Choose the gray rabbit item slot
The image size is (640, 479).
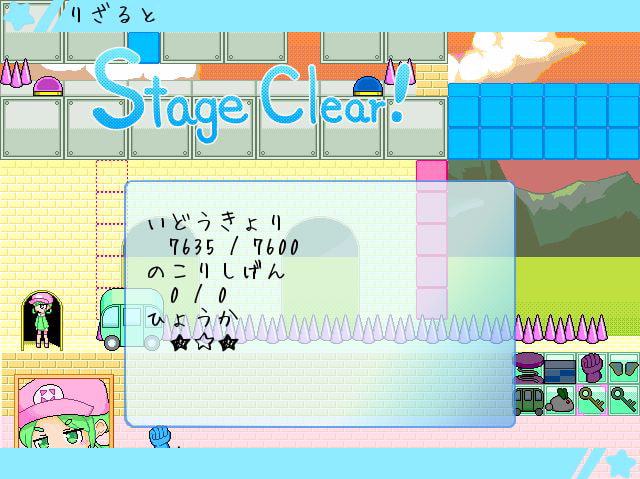coord(561,399)
